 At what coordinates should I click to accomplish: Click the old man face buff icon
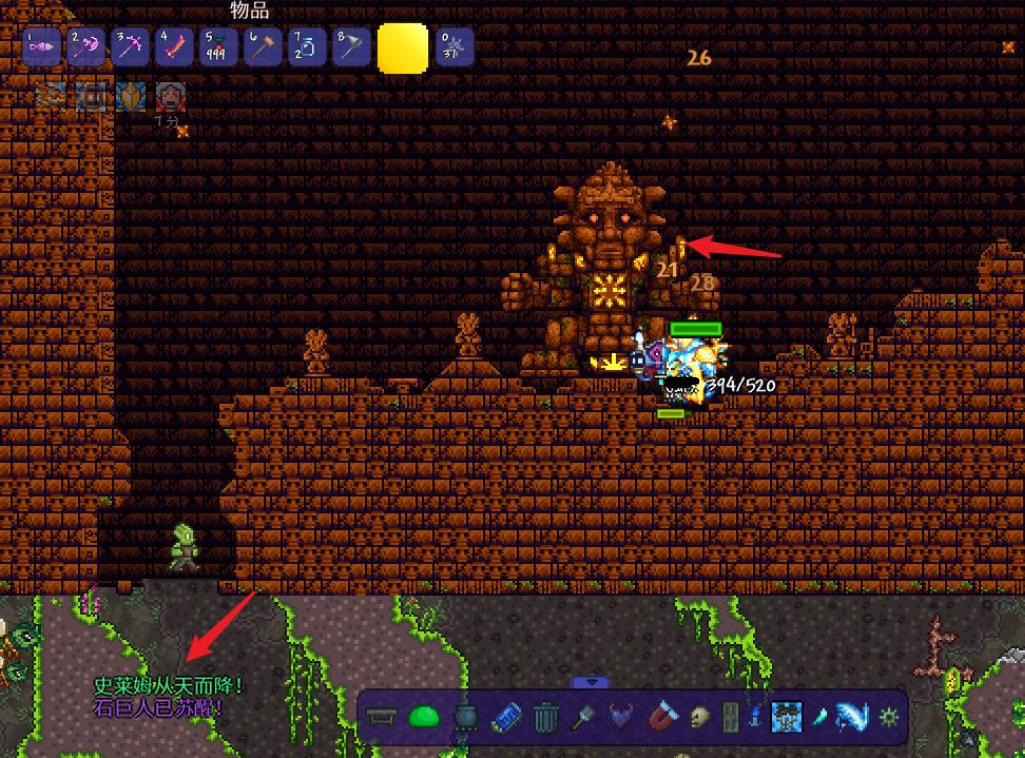click(170, 96)
